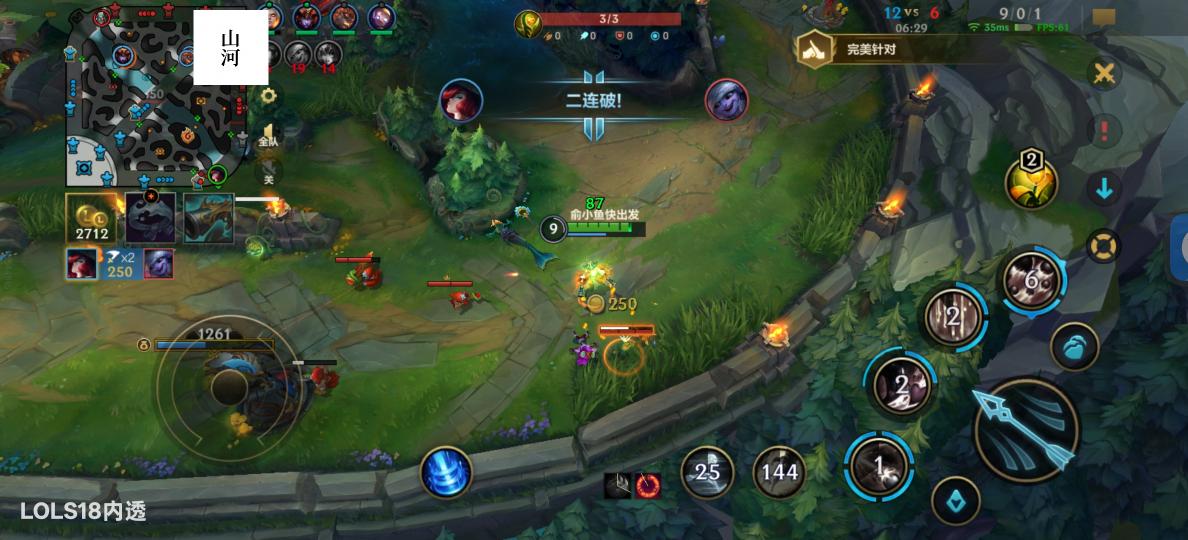Tap the blue fist minion-target button

click(x=1075, y=346)
